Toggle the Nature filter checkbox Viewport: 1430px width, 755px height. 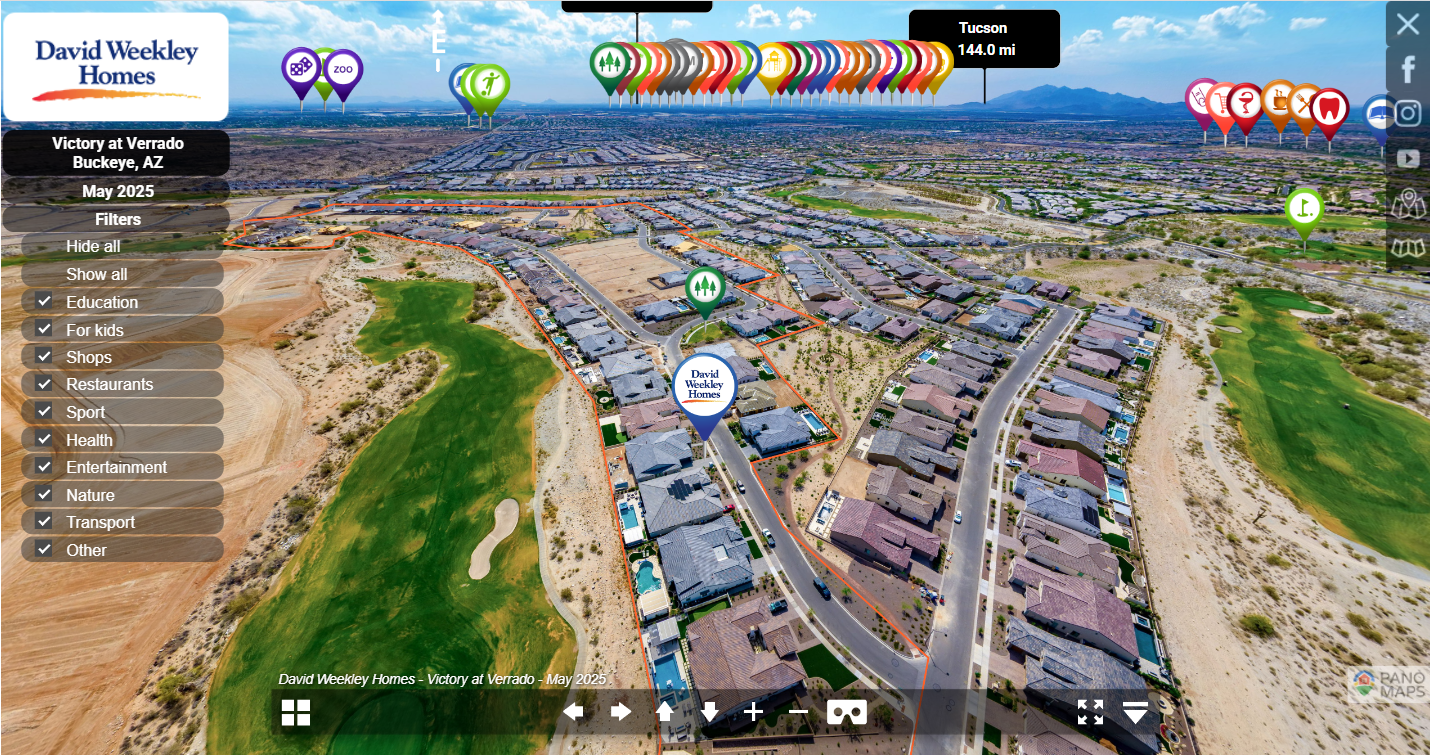[44, 495]
